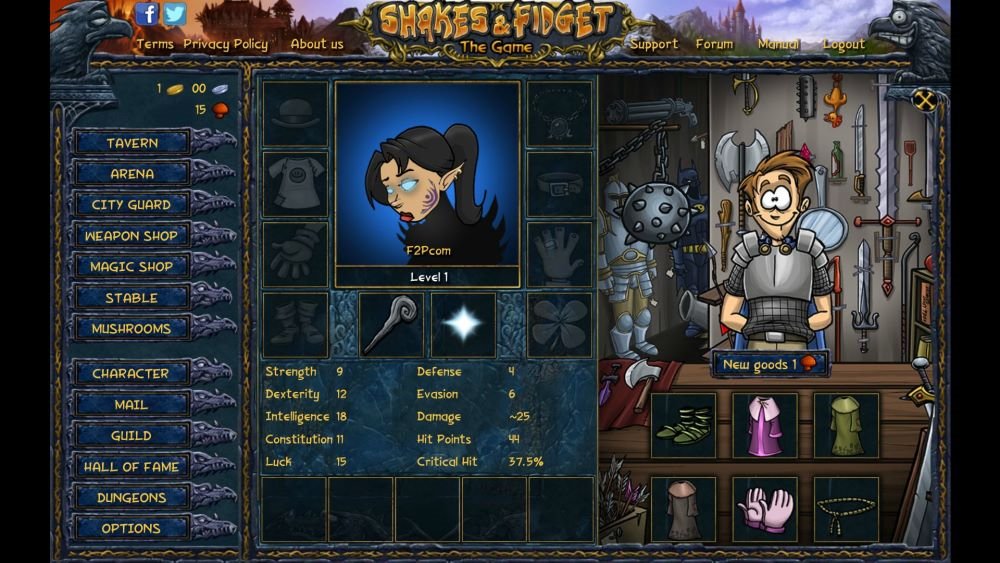
Task: Select the equipped staff weapon slot
Action: click(391, 324)
